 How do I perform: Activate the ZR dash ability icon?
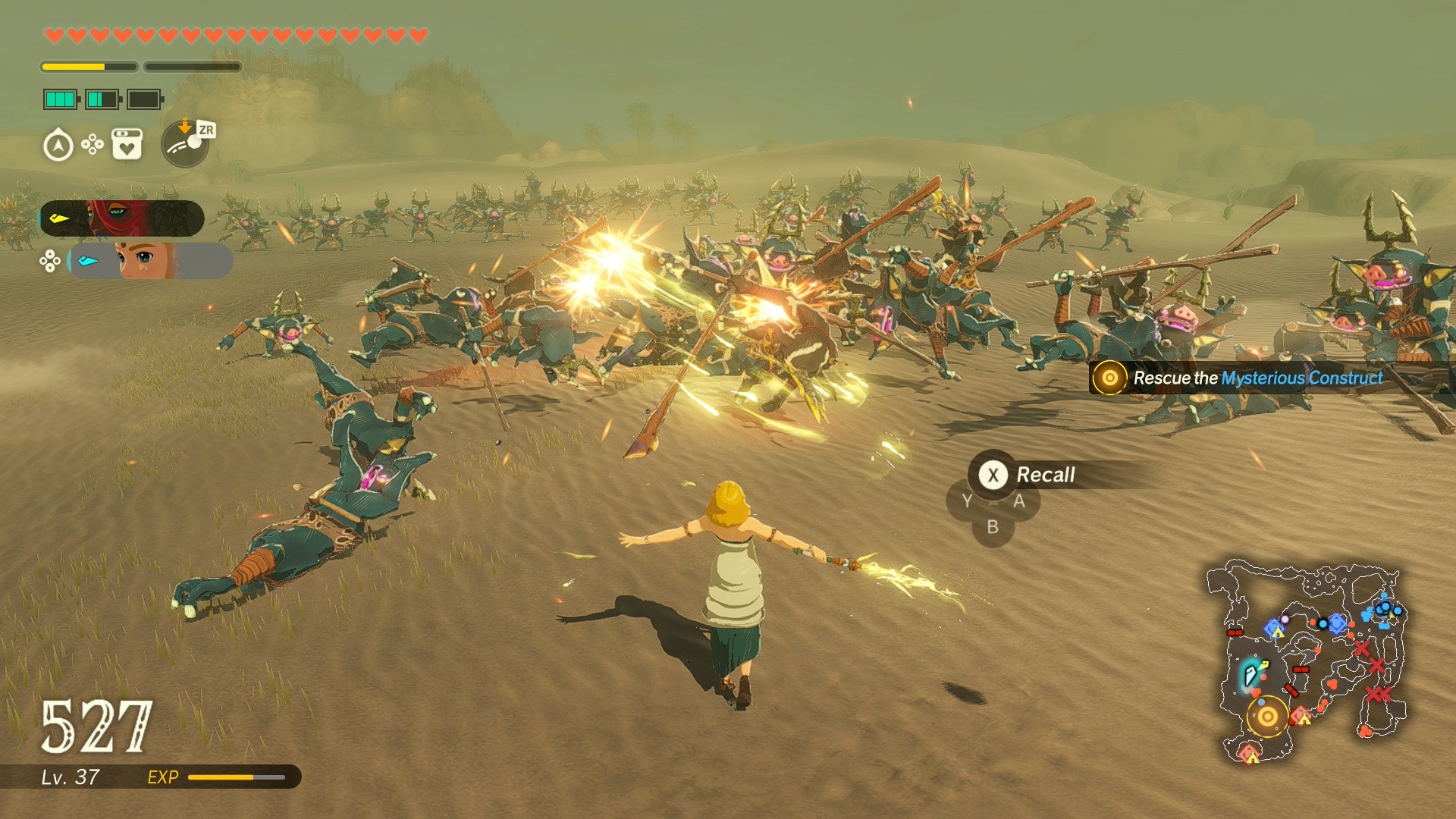tap(186, 143)
